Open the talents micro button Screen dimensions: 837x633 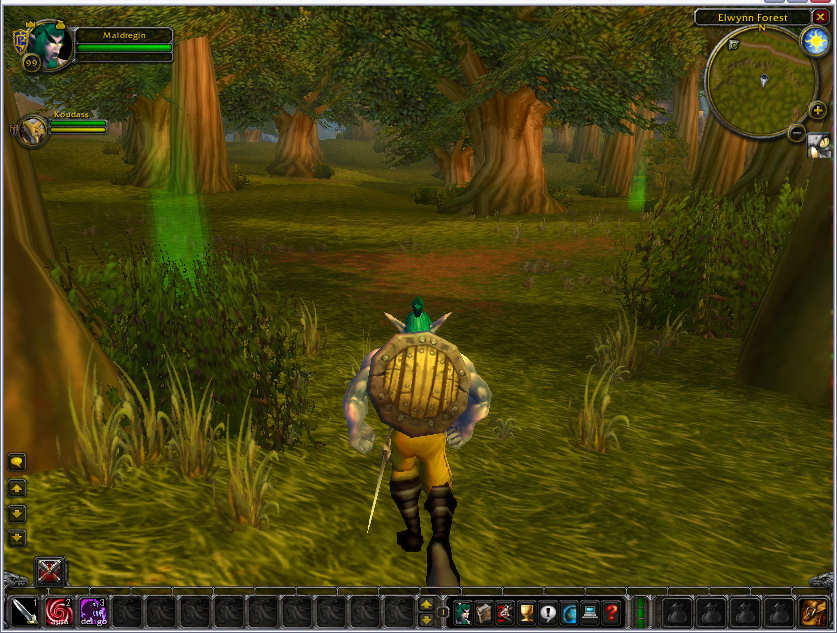pyautogui.click(x=505, y=612)
